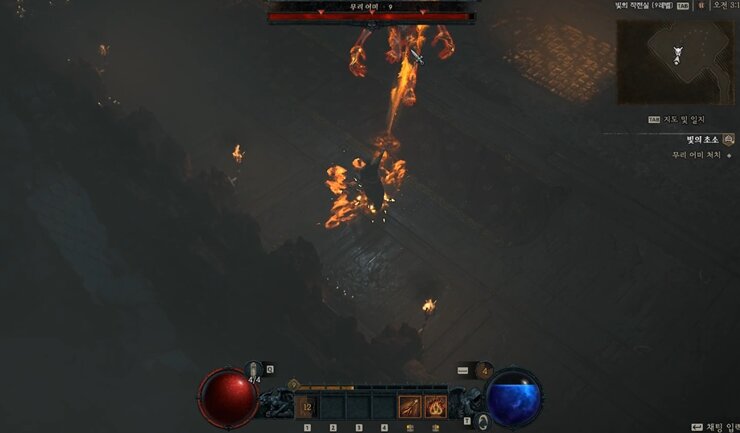This screenshot has height=433, width=740.
Task: Use the healing potion icon
Action: 254,370
